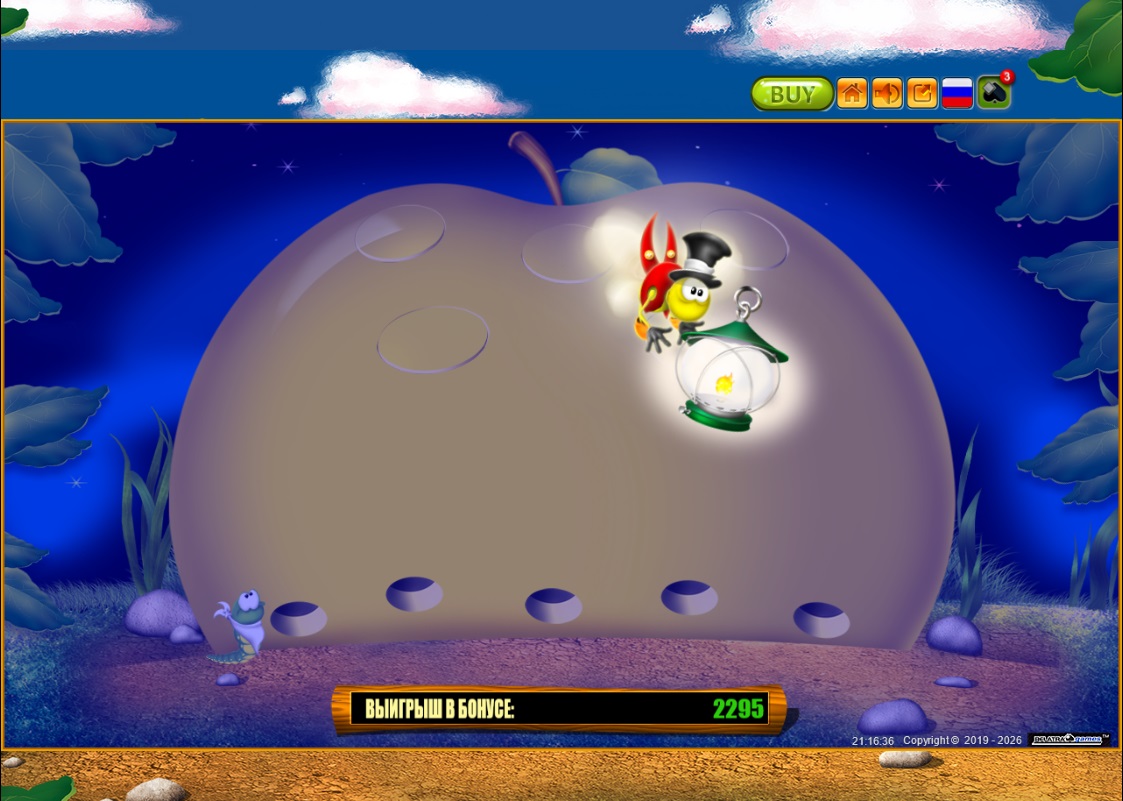The height and width of the screenshot is (801, 1123).
Task: Open the orange arrow-in-square icon
Action: (x=922, y=94)
